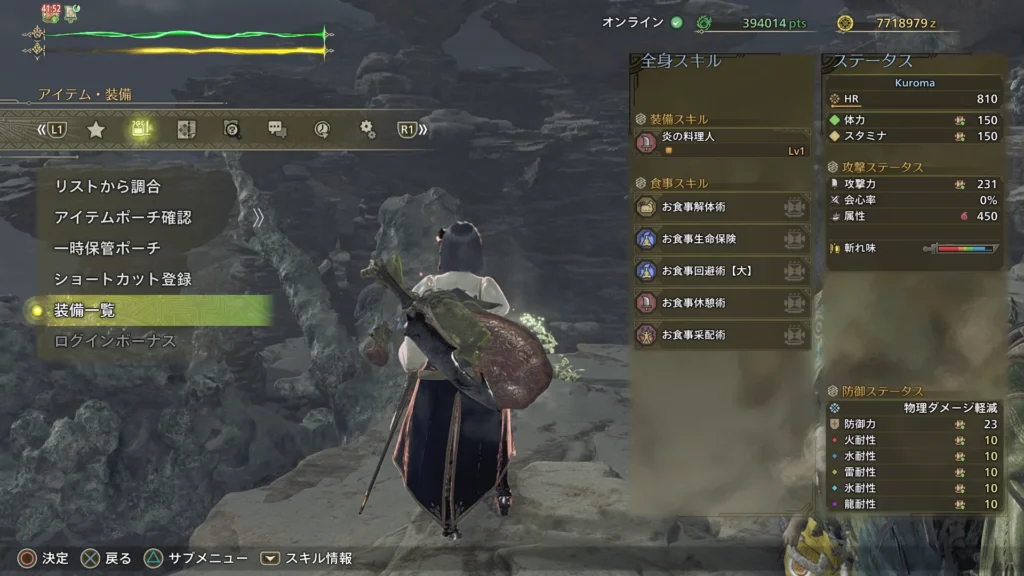Viewport: 1024px width, 576px height.
Task: Switch to the star favorites tab
Action: pos(96,129)
